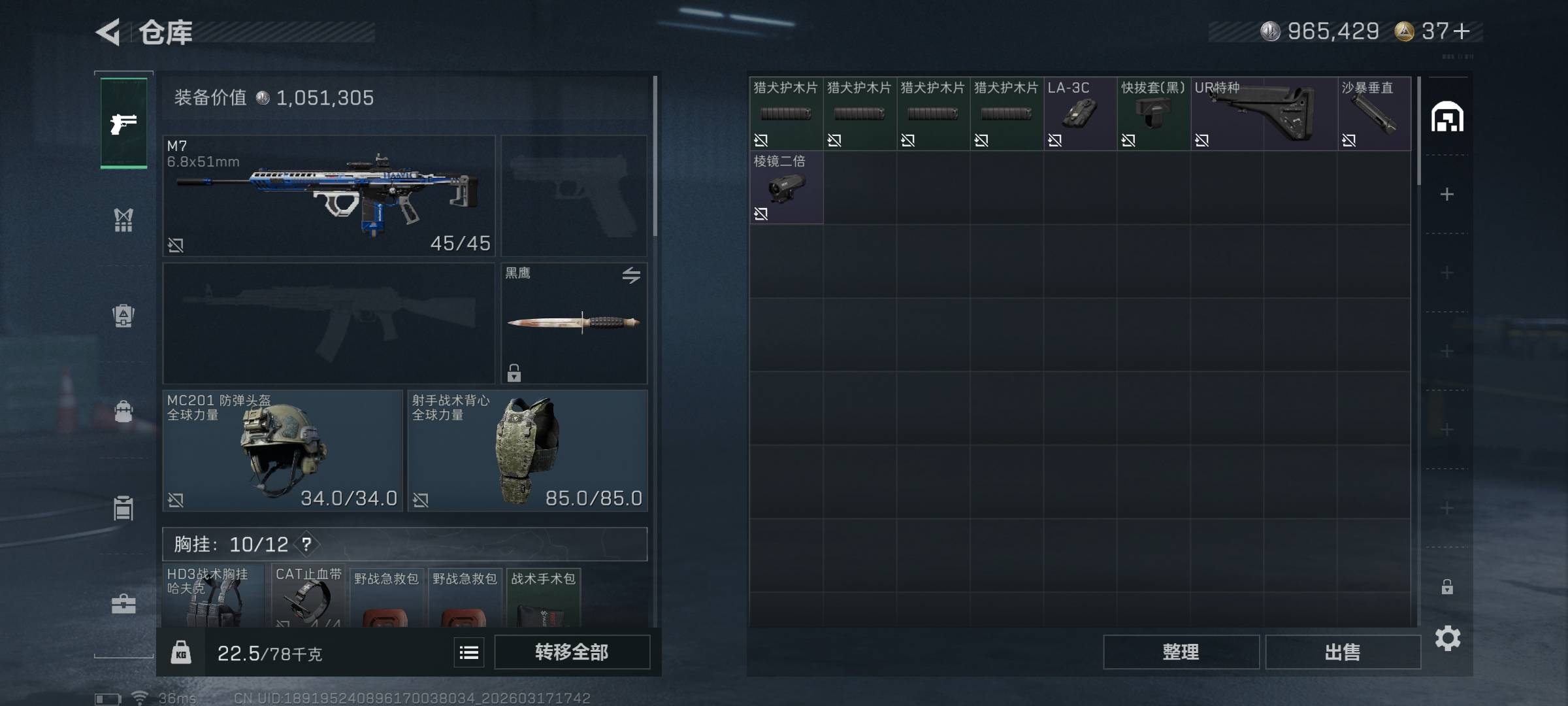The width and height of the screenshot is (1568, 706).
Task: Go back using the arrow beside 仓库
Action: coord(108,32)
